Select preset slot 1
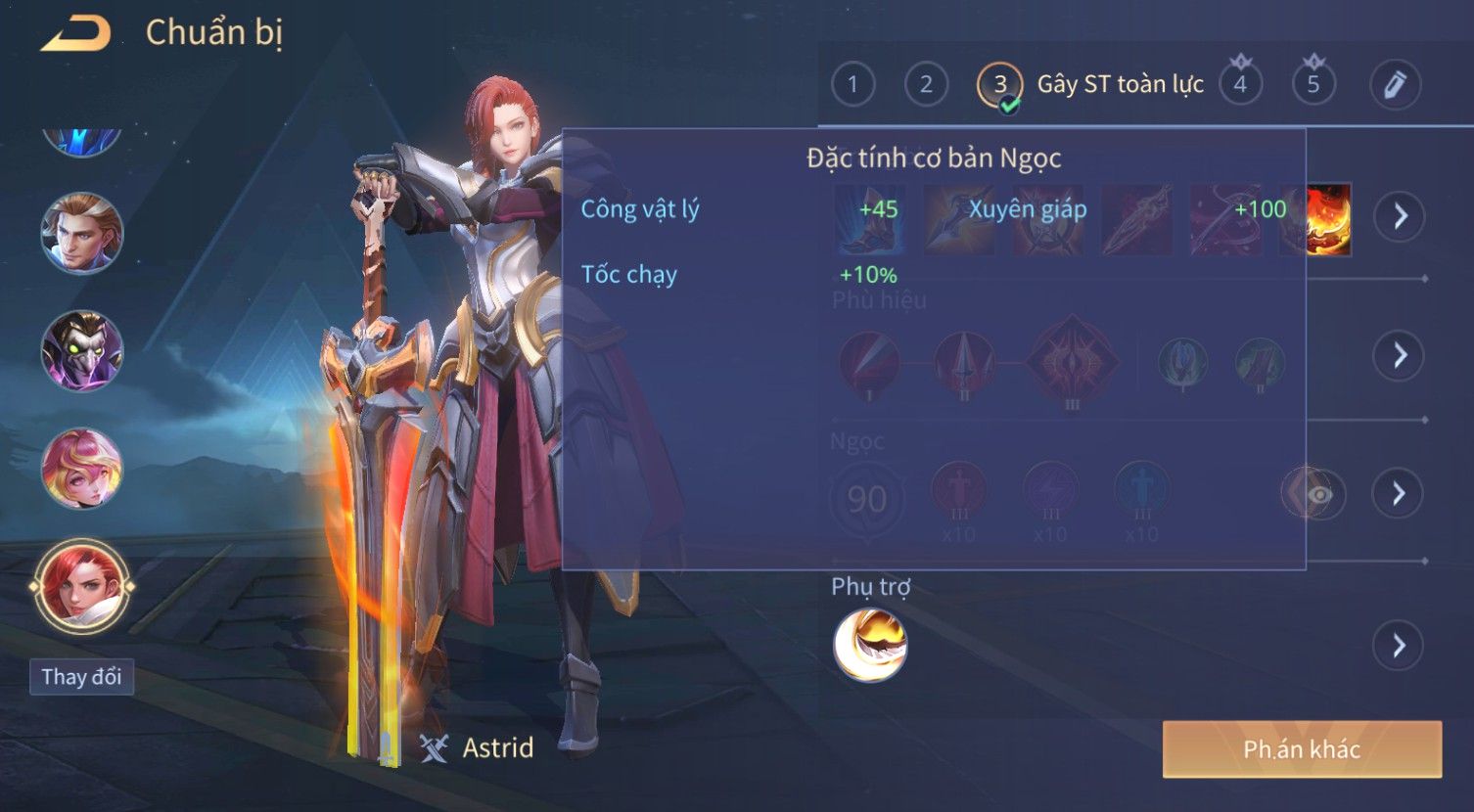The image size is (1474, 812). (x=852, y=85)
